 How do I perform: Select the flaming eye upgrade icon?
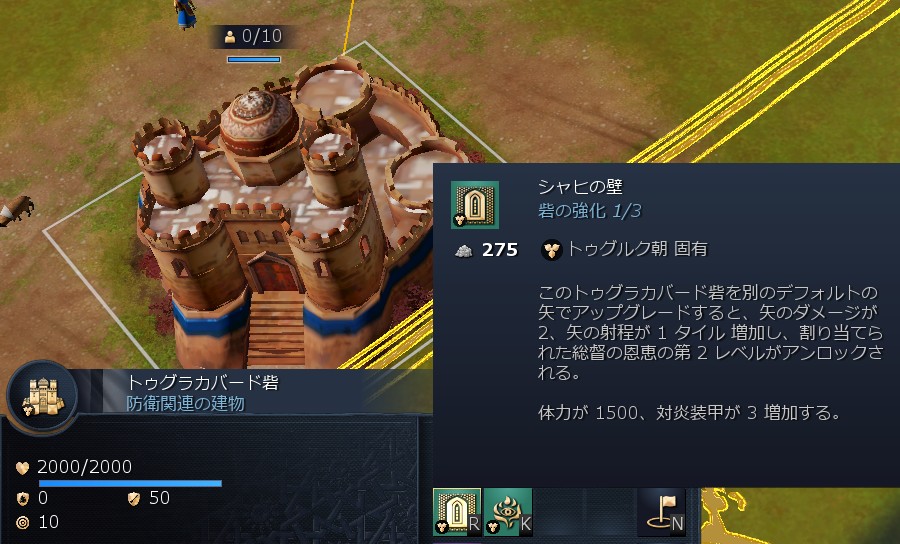coord(508,511)
